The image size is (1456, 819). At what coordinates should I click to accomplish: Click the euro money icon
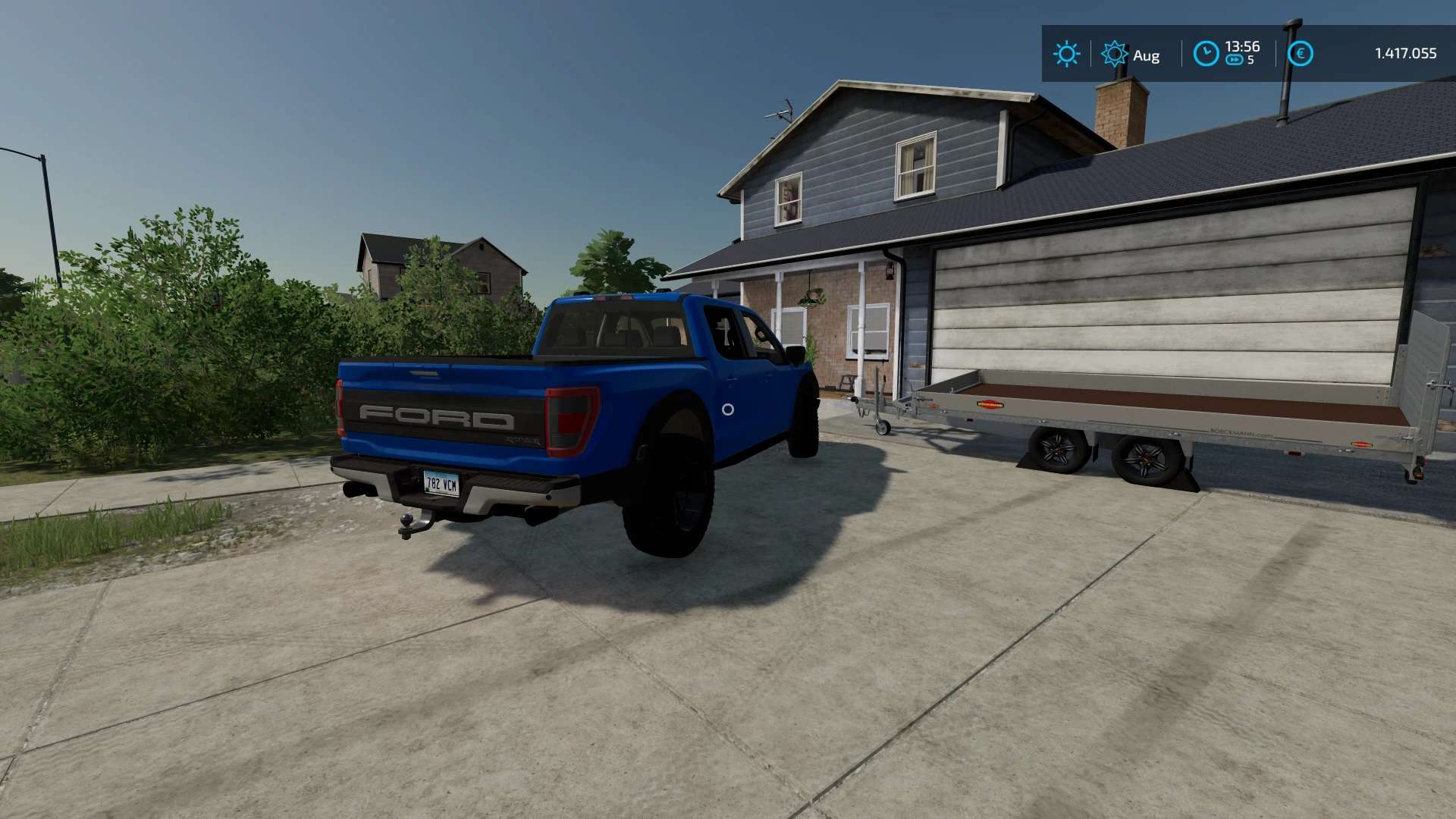(x=1300, y=54)
